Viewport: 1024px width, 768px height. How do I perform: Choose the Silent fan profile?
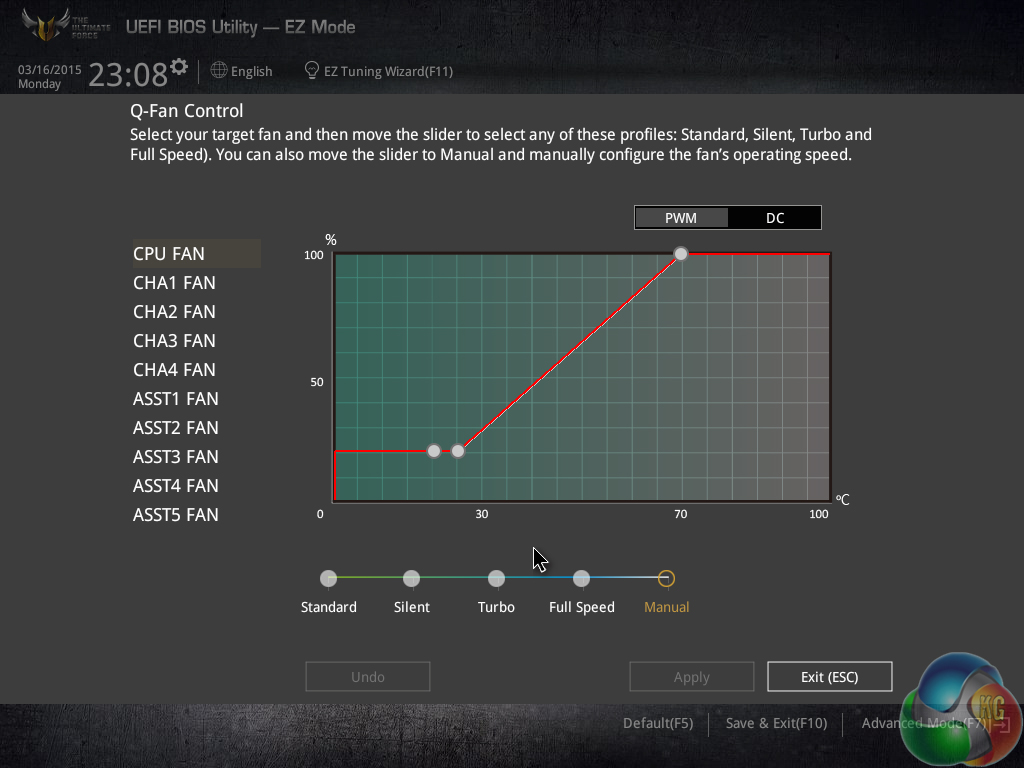coord(411,578)
